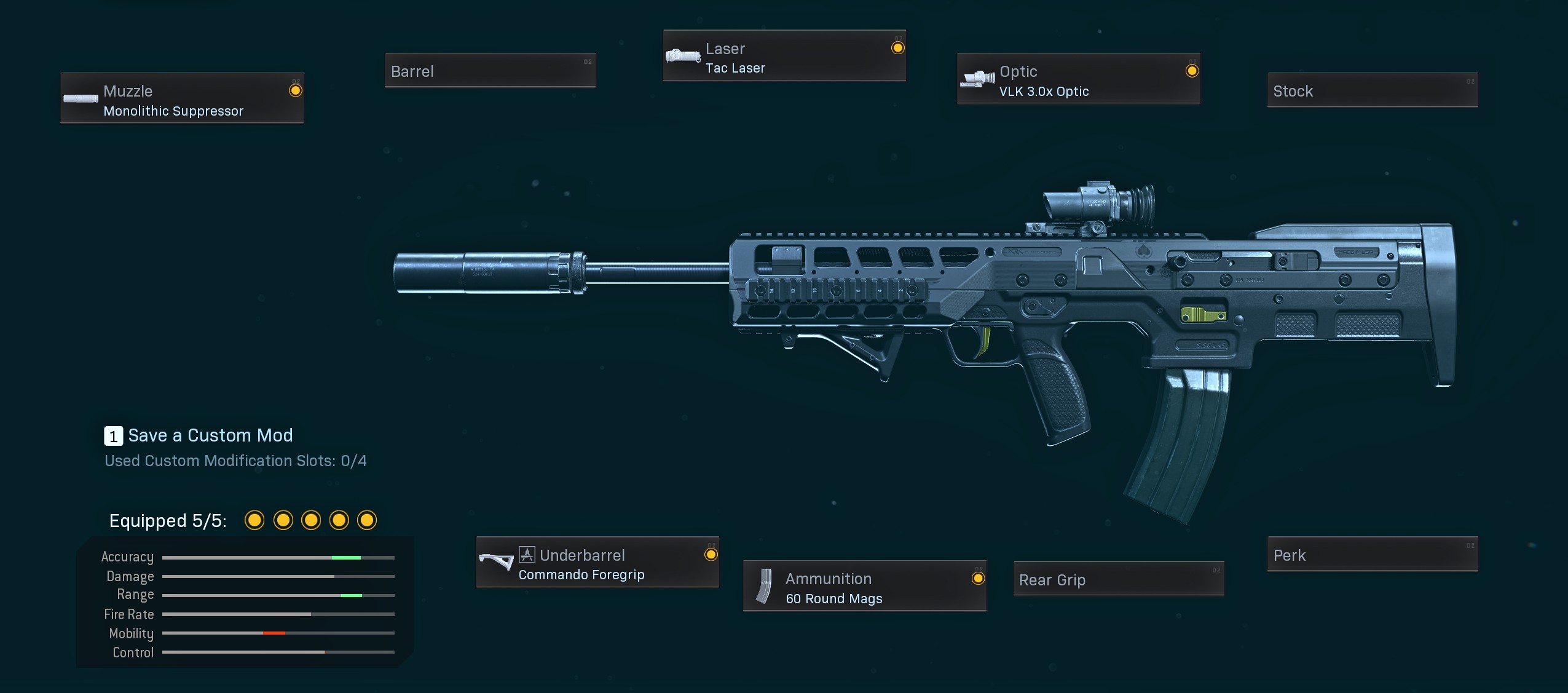The image size is (1568, 693).
Task: Open the Underbarrel slot with Commando Foregrip
Action: [597, 563]
